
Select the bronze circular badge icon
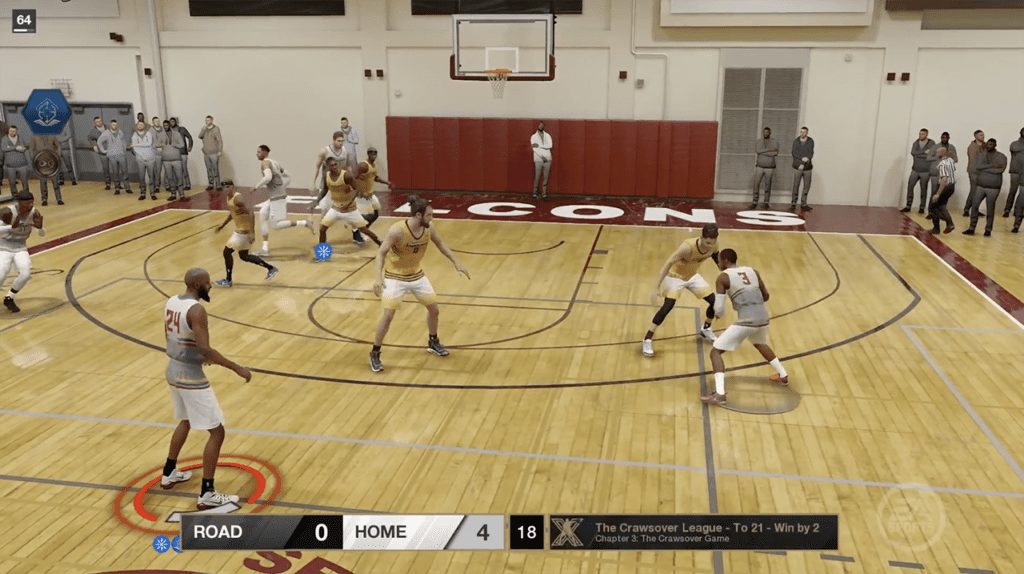(x=46, y=162)
